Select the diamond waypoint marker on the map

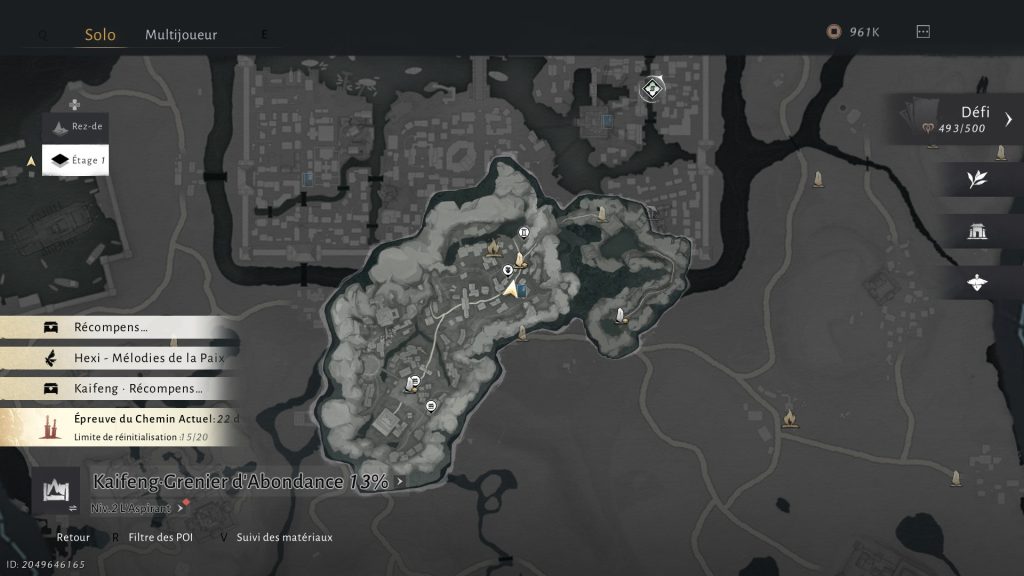[652, 90]
